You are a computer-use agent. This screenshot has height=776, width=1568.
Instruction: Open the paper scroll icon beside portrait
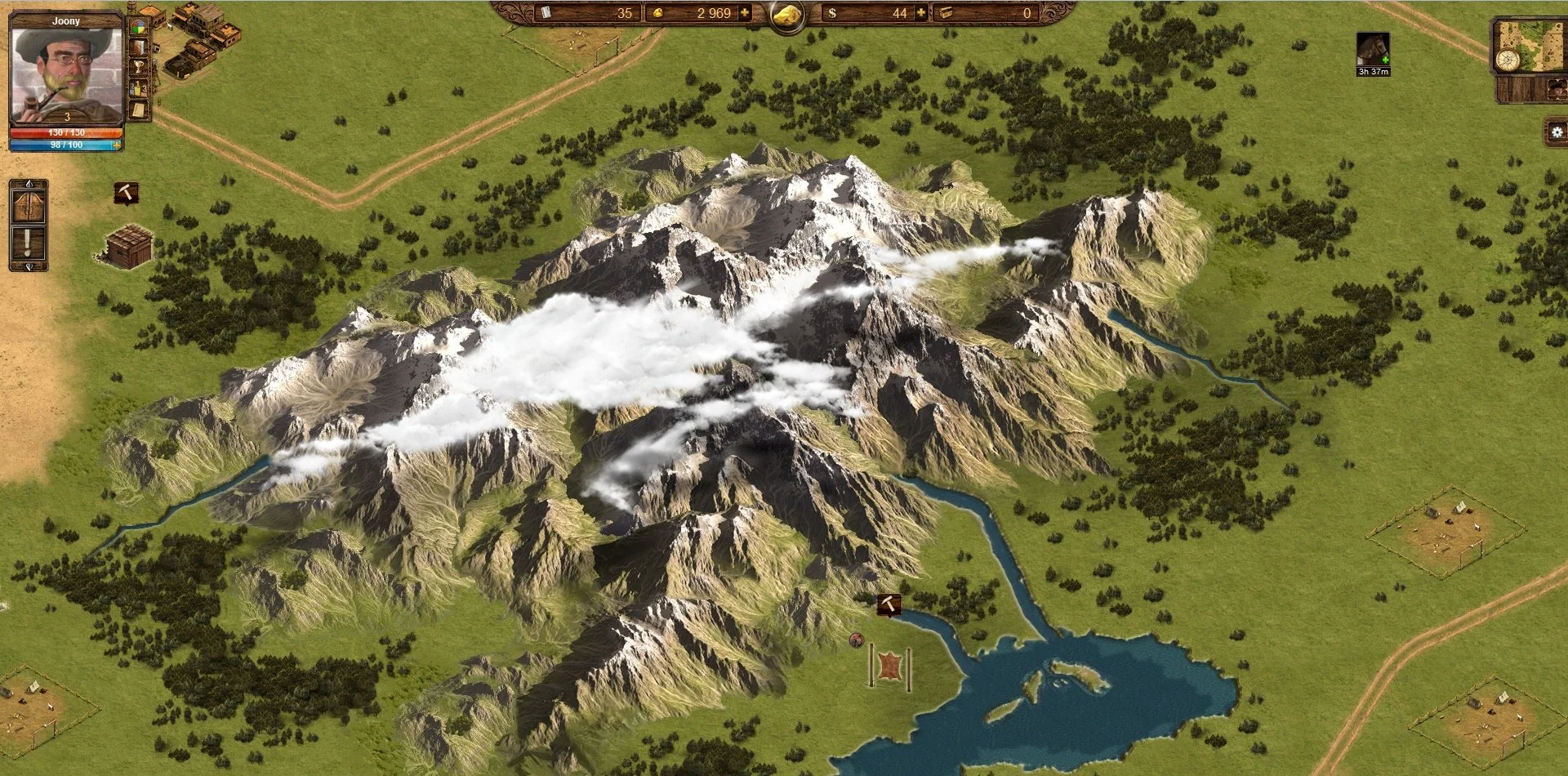pyautogui.click(x=140, y=108)
